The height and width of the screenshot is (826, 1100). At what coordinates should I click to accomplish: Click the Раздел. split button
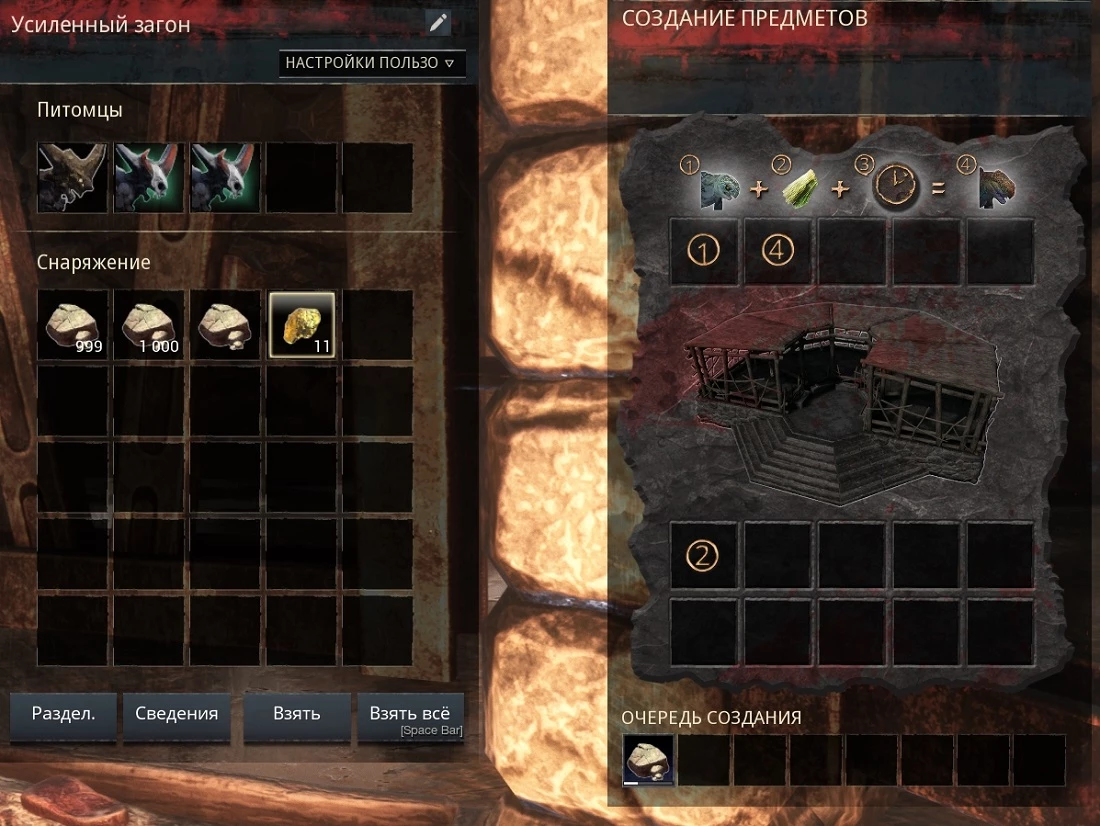[x=63, y=714]
